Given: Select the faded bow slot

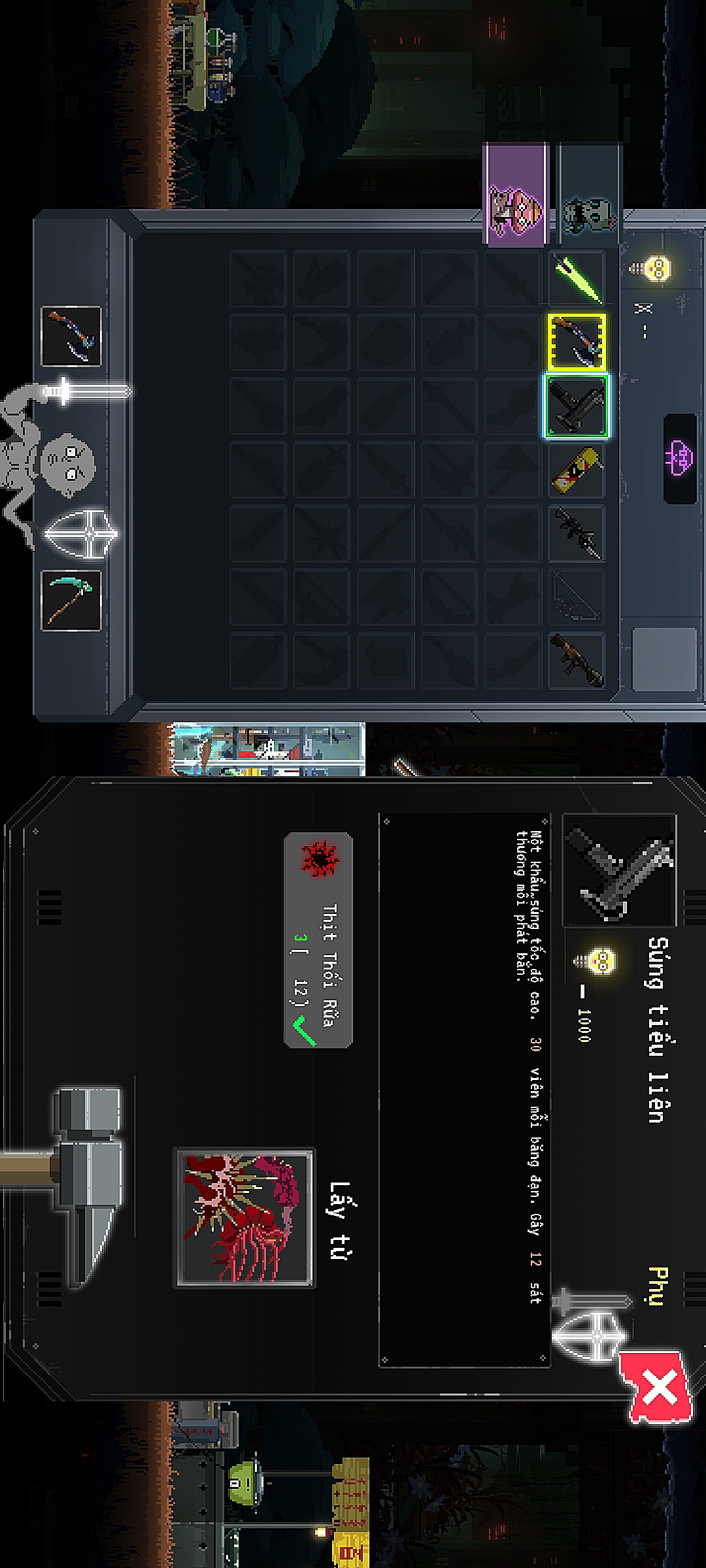Looking at the screenshot, I should click(577, 596).
